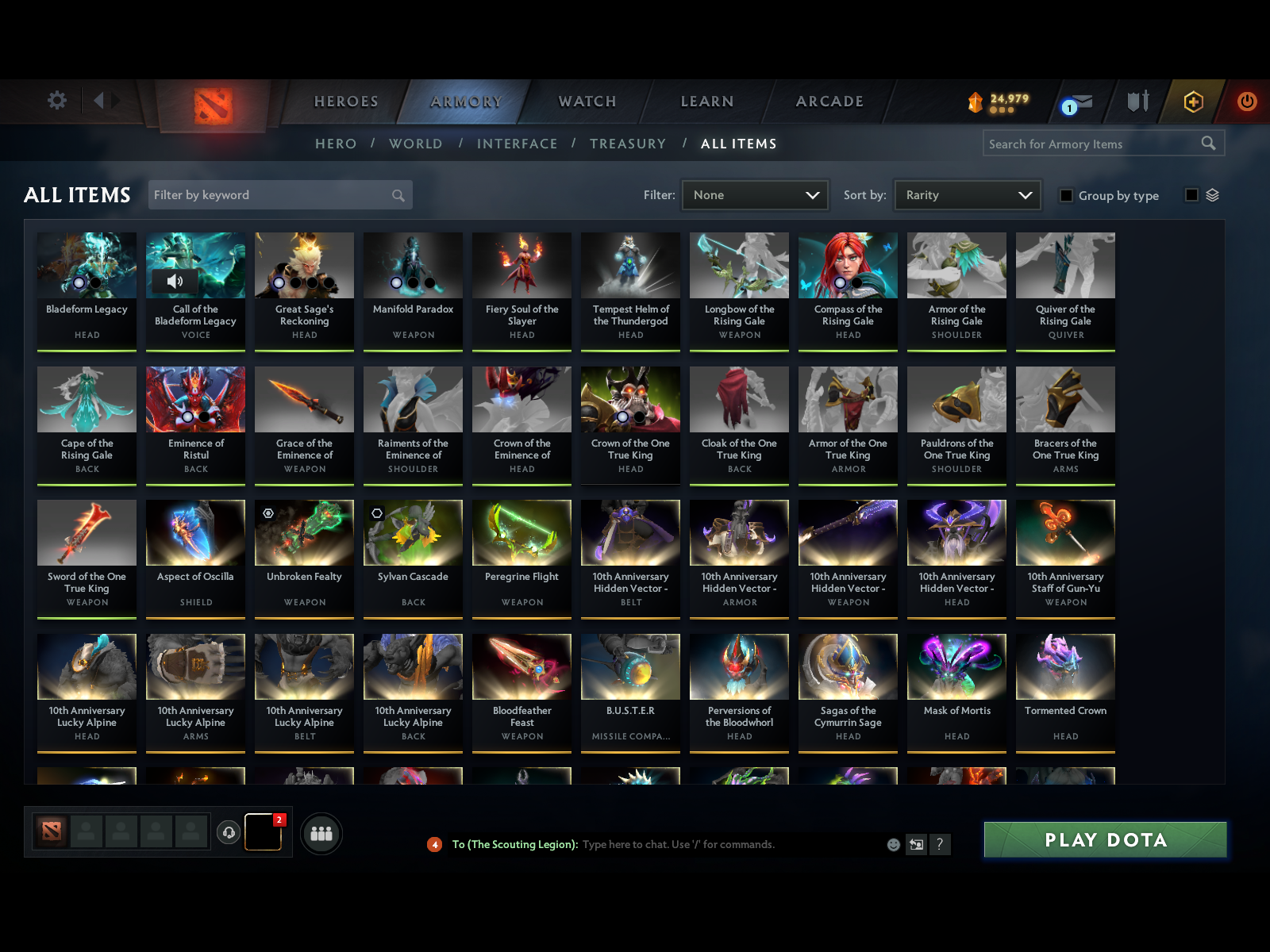Switch to the Heroes tab
Image resolution: width=1270 pixels, height=952 pixels.
345,102
